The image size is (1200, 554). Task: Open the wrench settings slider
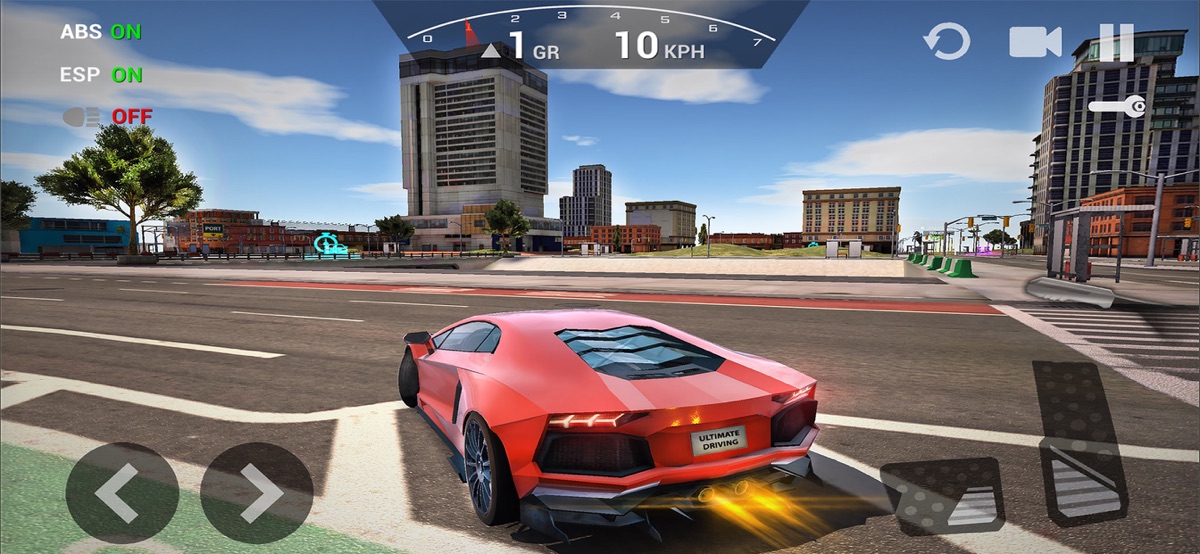point(1117,106)
